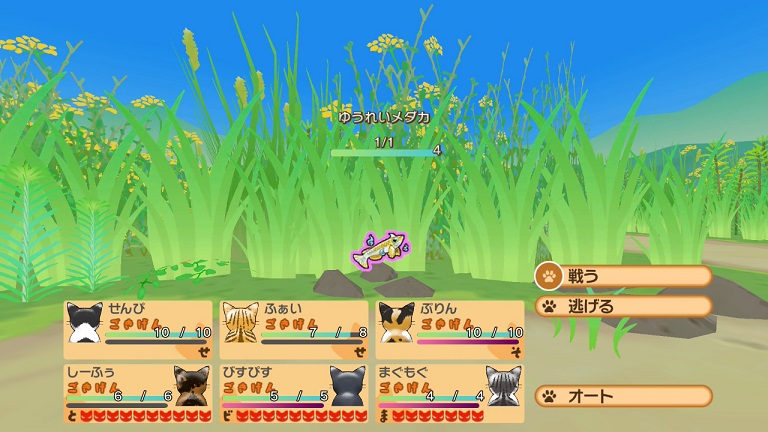The image size is (768, 432).
Task: Select party member ふぁい's status panel
Action: (294, 329)
